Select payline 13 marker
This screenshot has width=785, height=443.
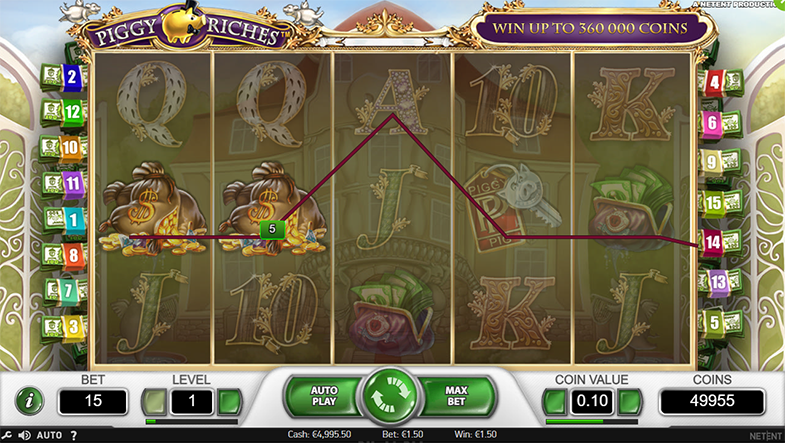click(x=718, y=283)
